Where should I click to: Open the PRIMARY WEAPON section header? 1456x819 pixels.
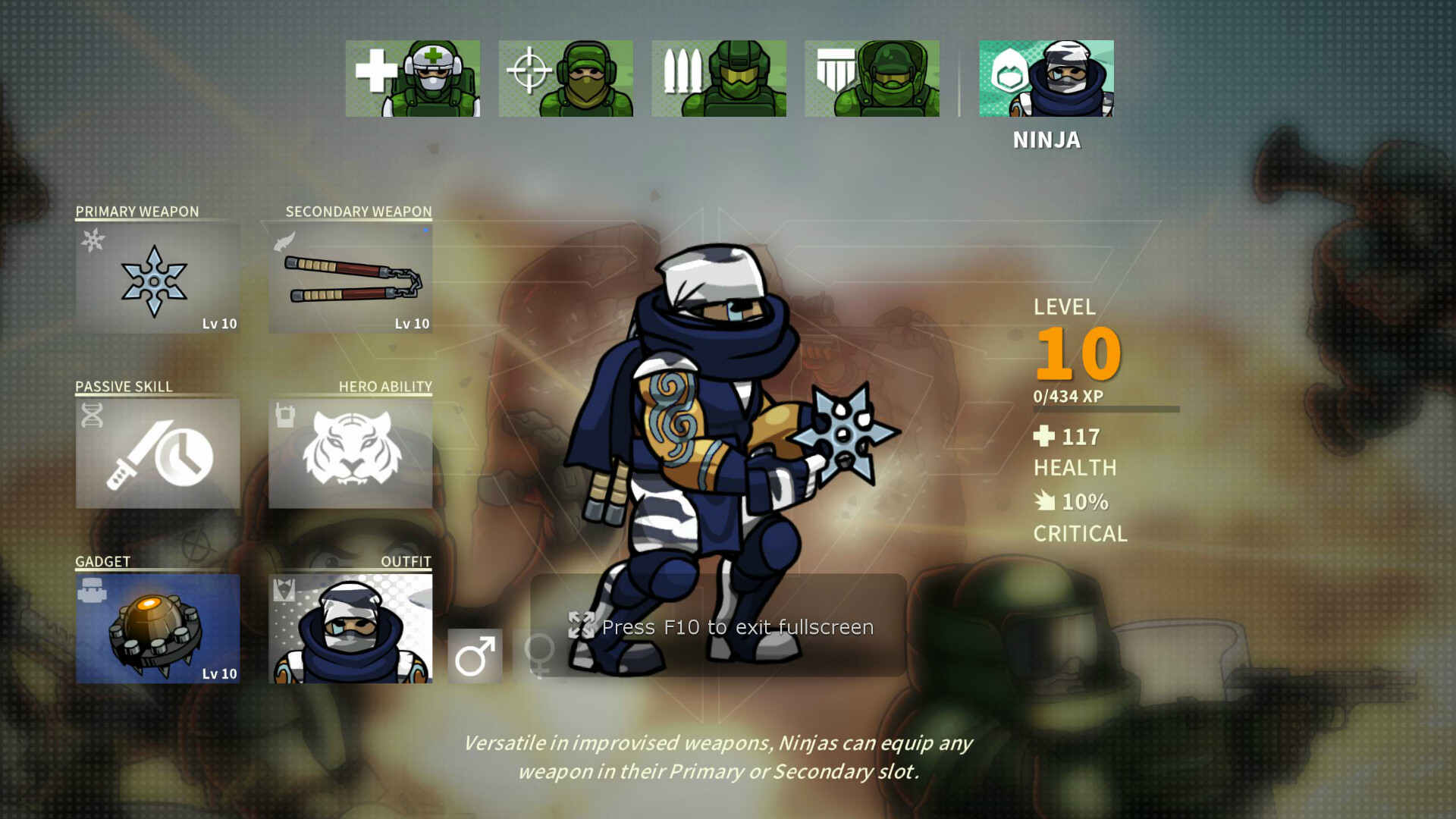(136, 212)
